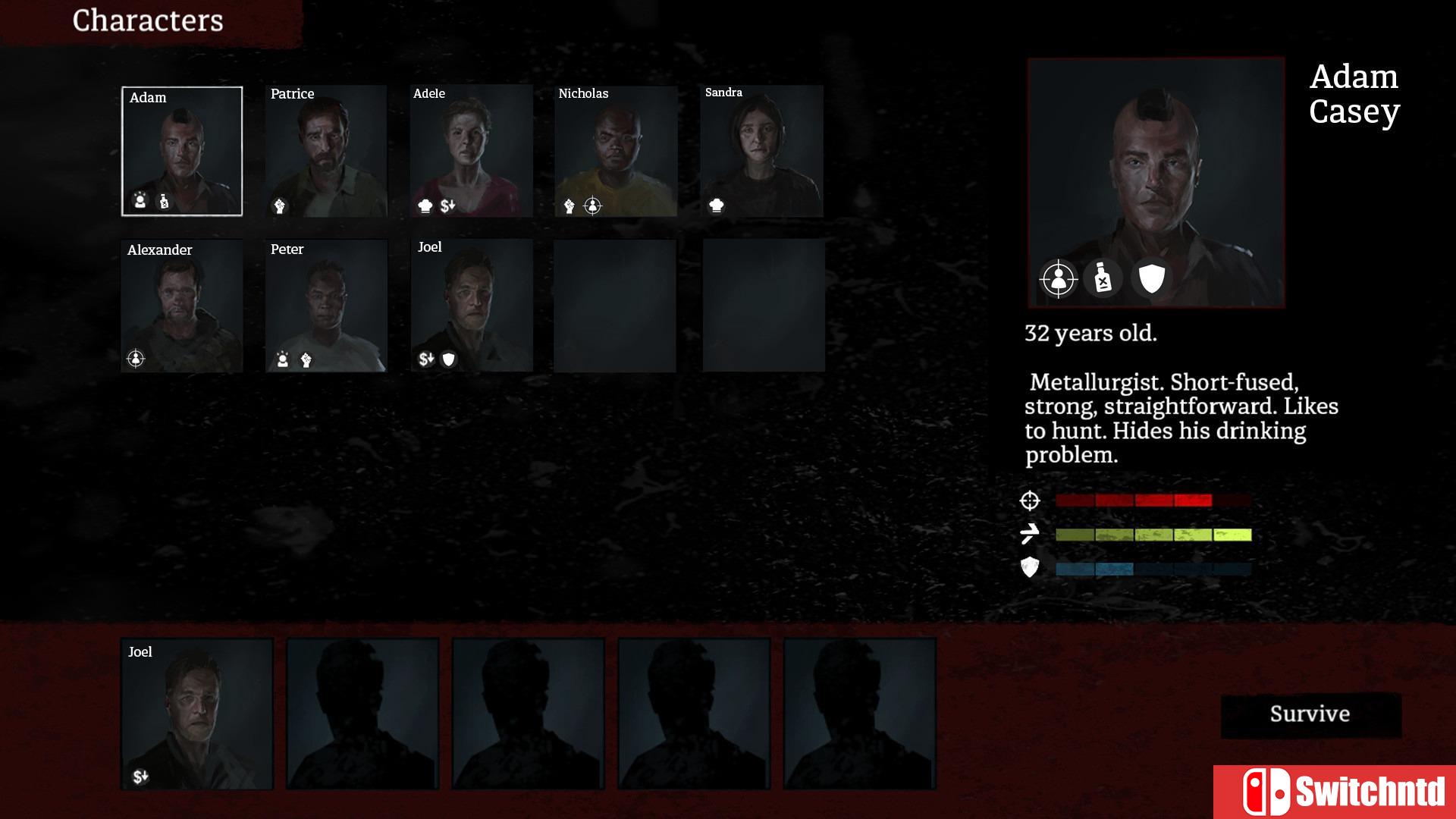This screenshot has width=1456, height=819.
Task: Select Adam's character portrait
Action: [182, 151]
